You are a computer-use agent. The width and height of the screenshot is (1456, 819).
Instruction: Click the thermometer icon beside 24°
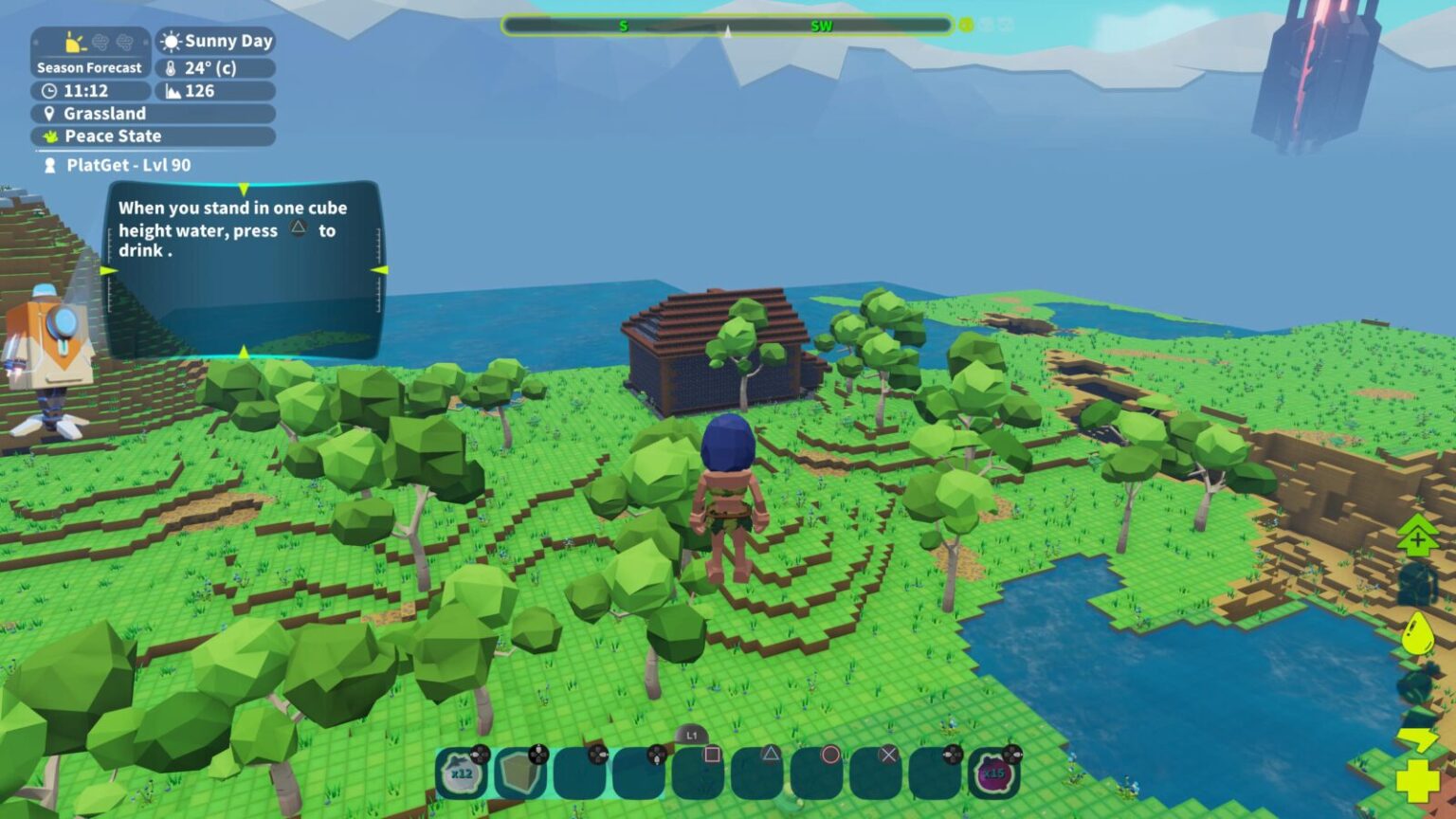[171, 67]
